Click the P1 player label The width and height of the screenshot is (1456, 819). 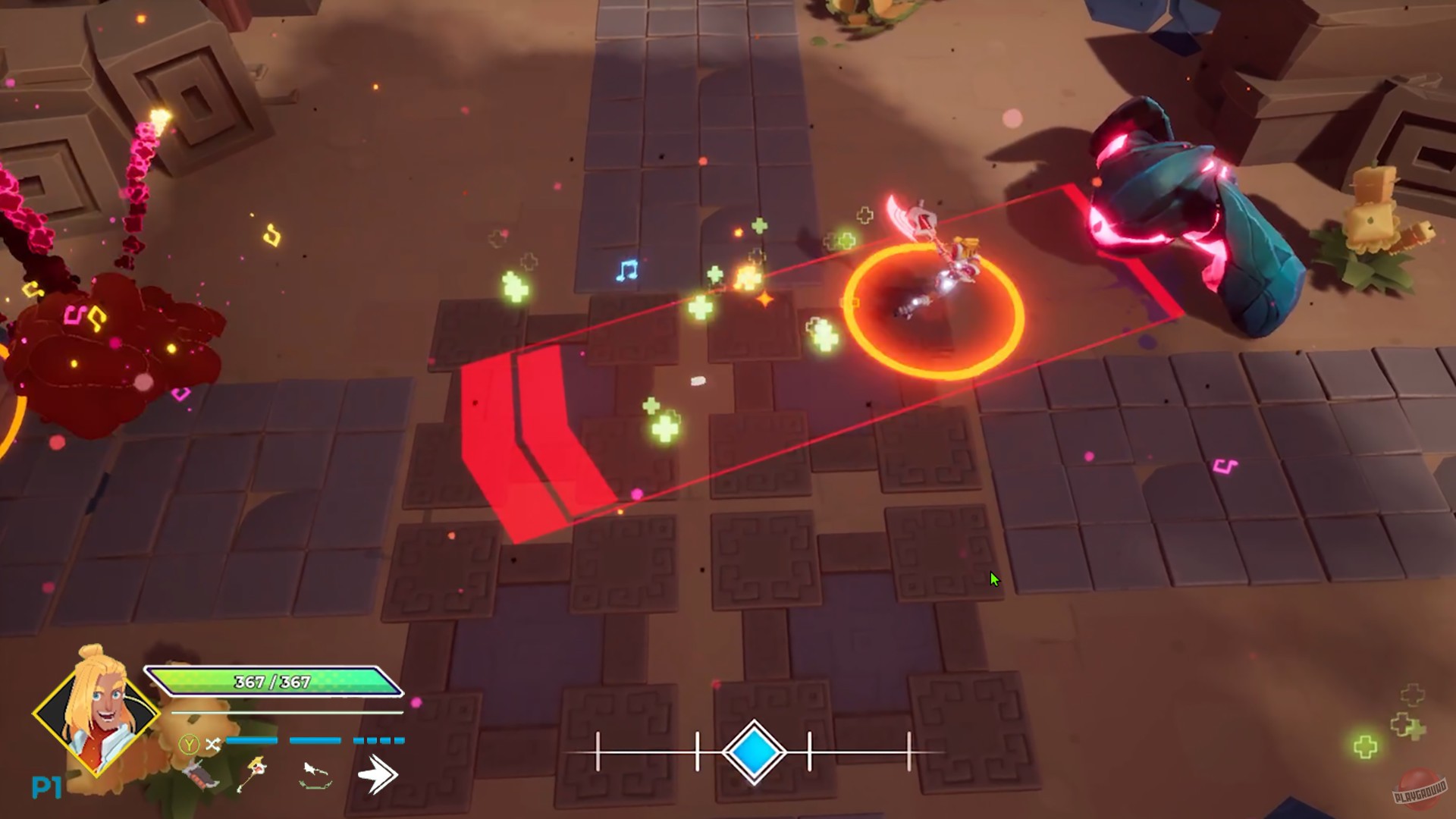pyautogui.click(x=47, y=786)
